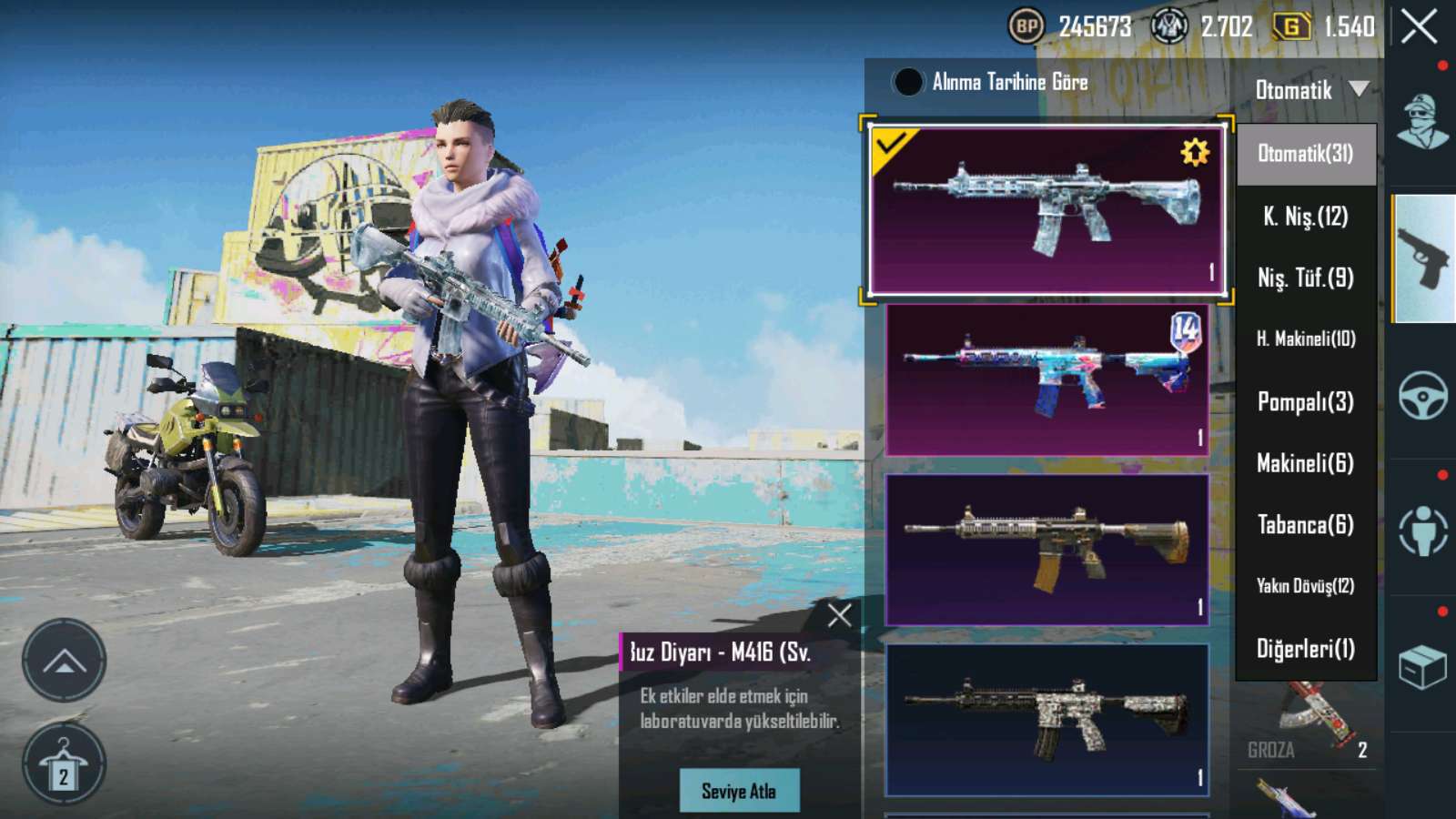The image size is (1456, 819).
Task: Pick the gold-trimmed M416 skin
Action: (x=1046, y=549)
